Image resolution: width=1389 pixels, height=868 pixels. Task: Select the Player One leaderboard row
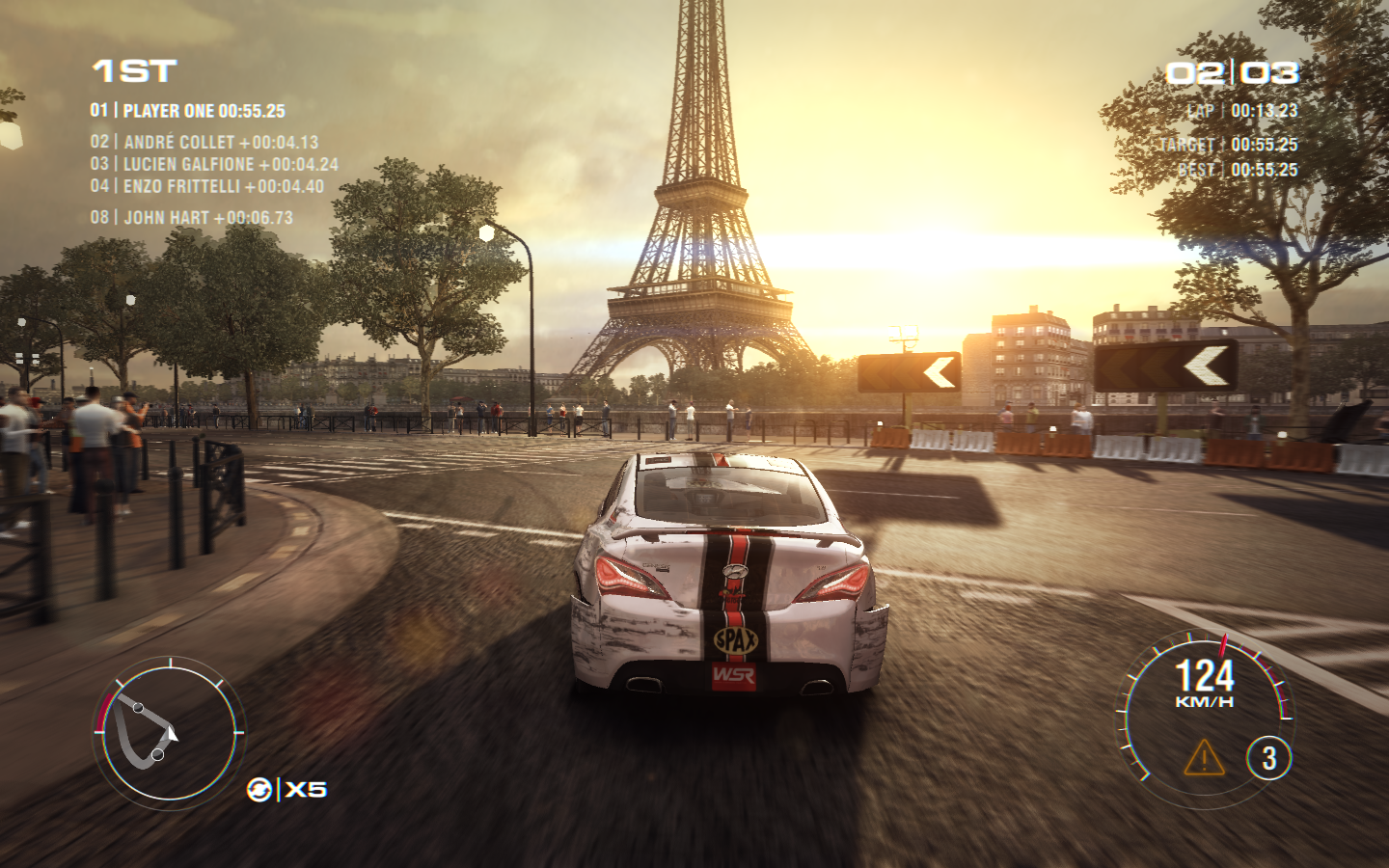[x=188, y=111]
